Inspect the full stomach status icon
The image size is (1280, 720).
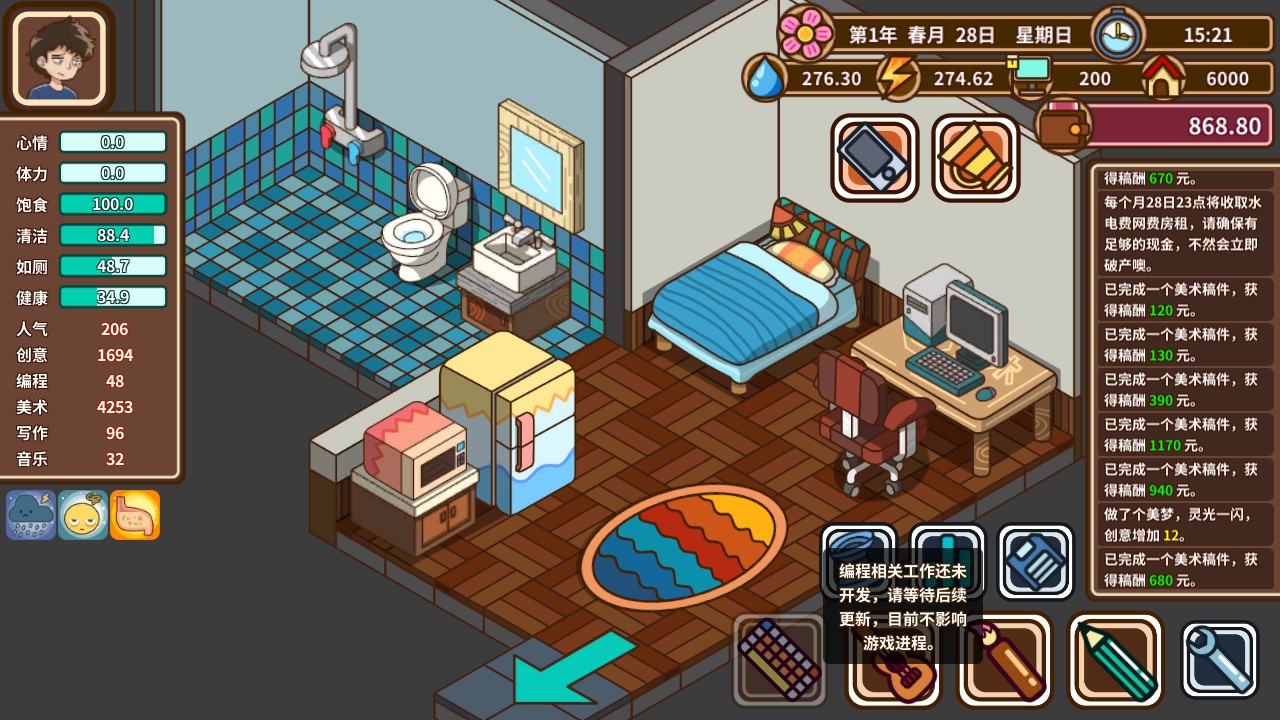[135, 515]
